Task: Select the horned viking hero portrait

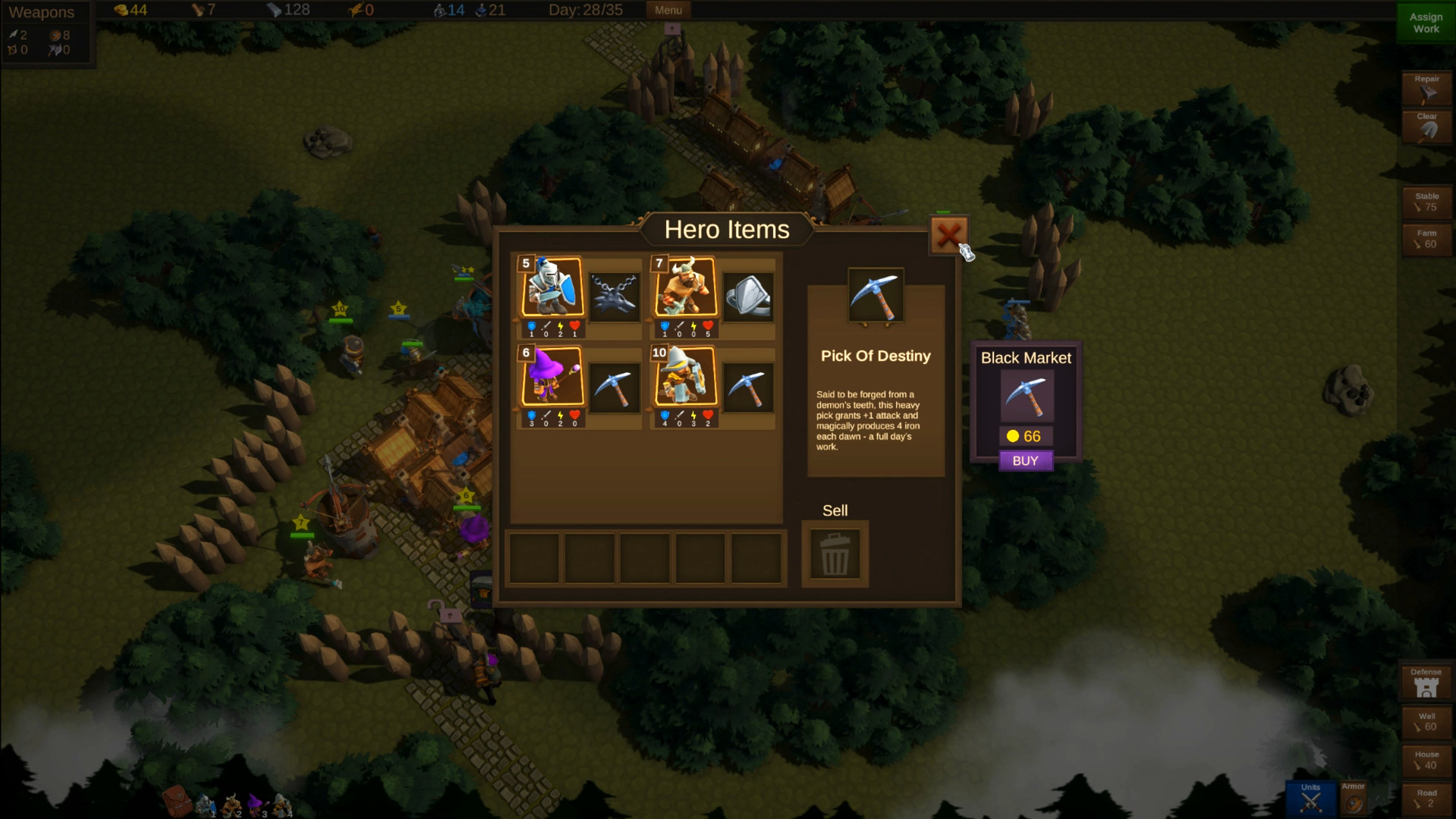Action: 686,287
